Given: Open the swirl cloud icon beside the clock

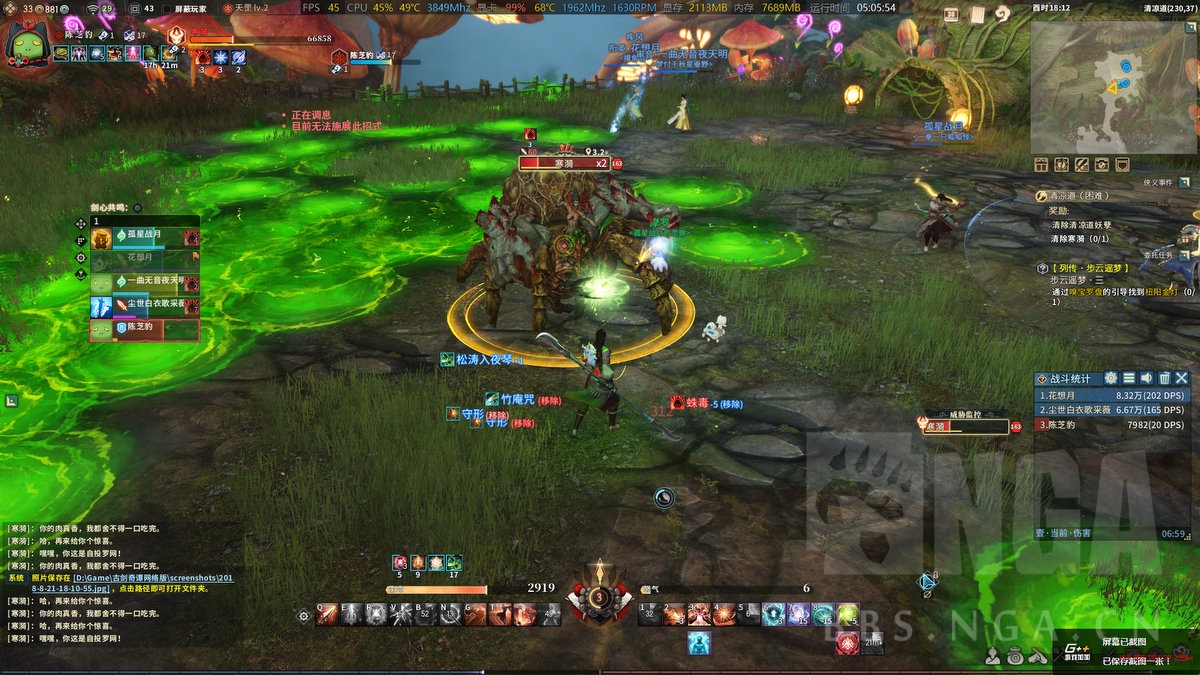Looking at the screenshot, I should pos(1002,14).
